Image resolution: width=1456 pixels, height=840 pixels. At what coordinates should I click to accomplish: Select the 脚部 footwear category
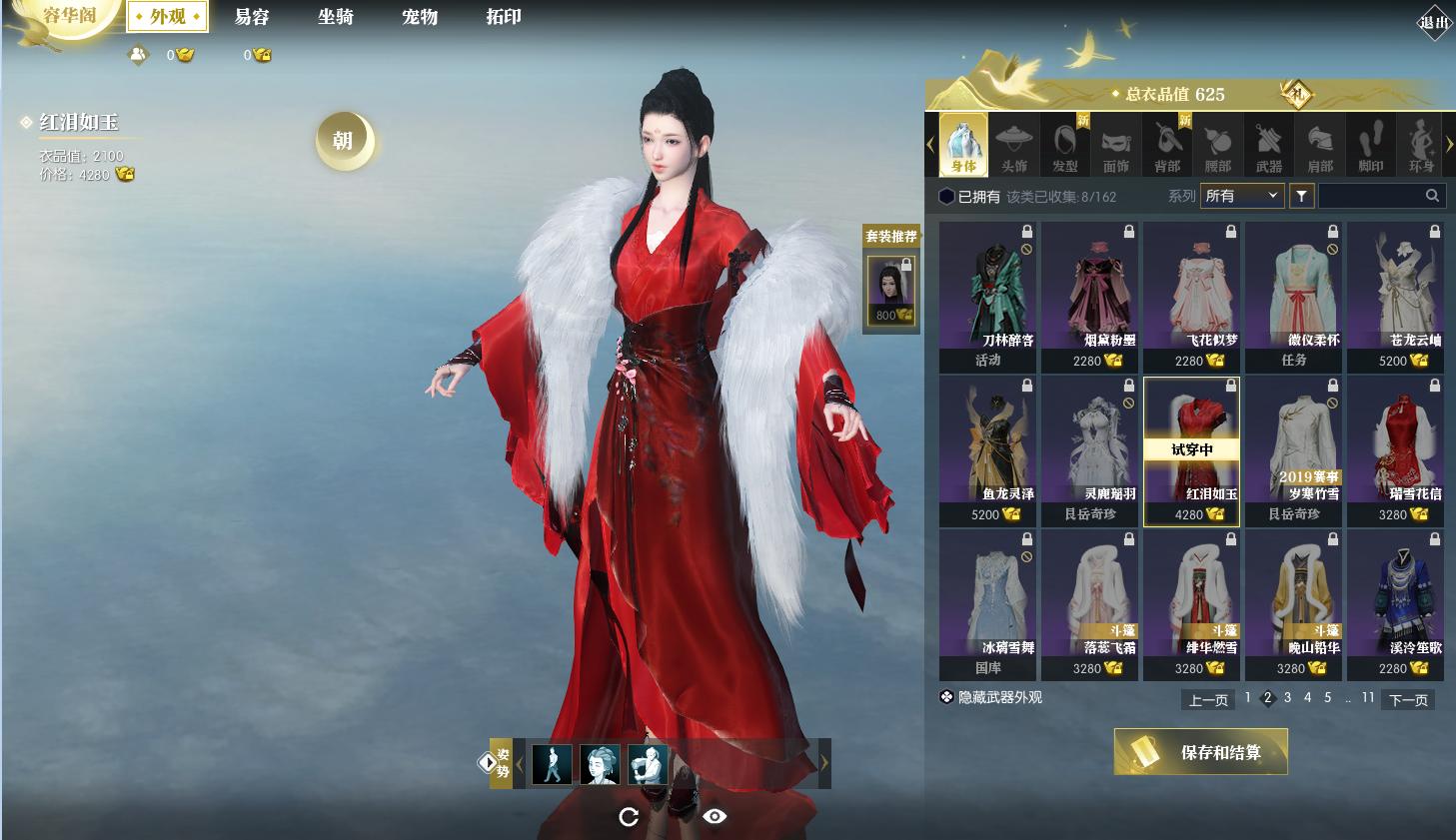tap(1371, 144)
